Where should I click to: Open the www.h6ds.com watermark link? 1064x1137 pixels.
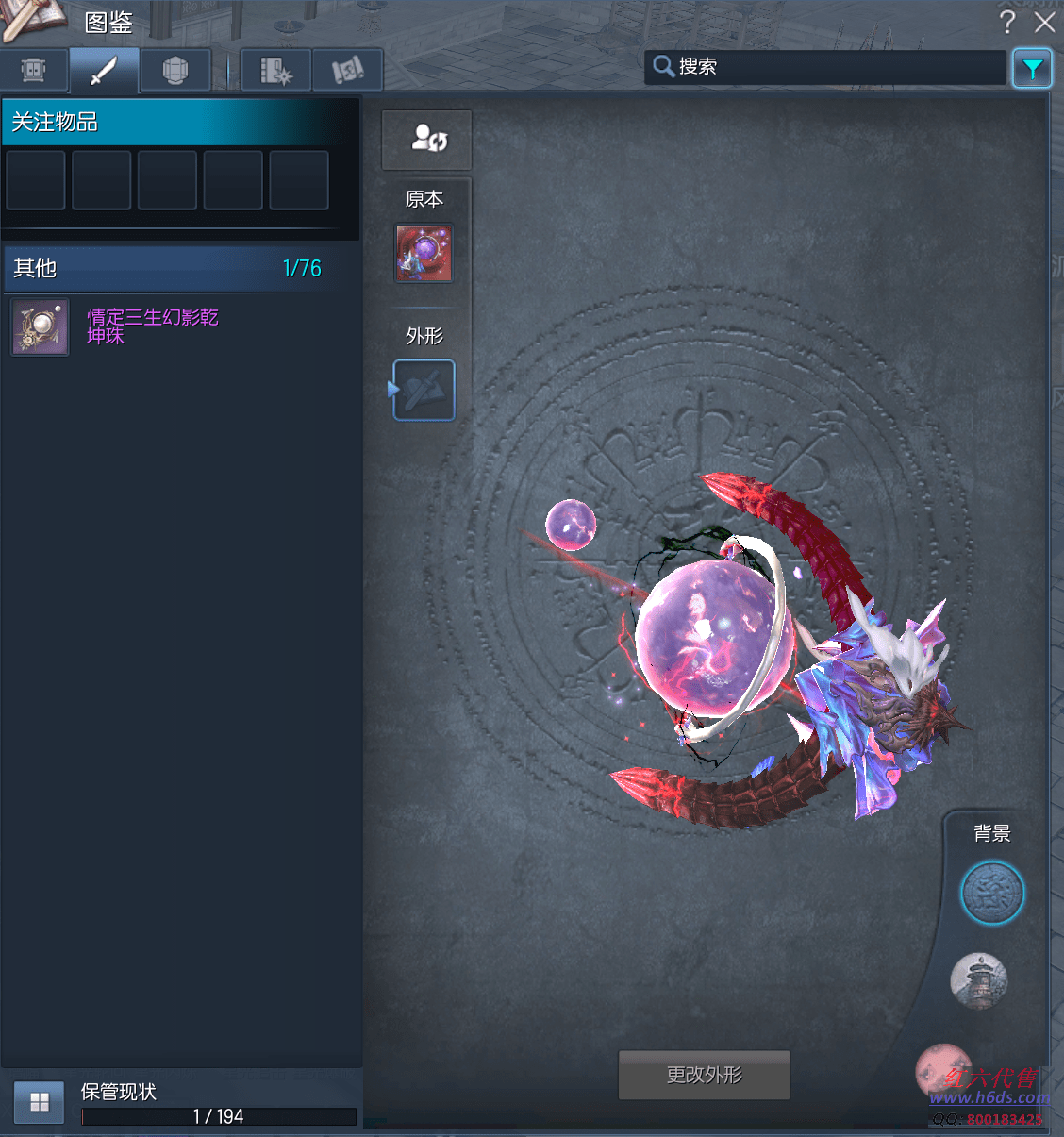click(989, 1097)
